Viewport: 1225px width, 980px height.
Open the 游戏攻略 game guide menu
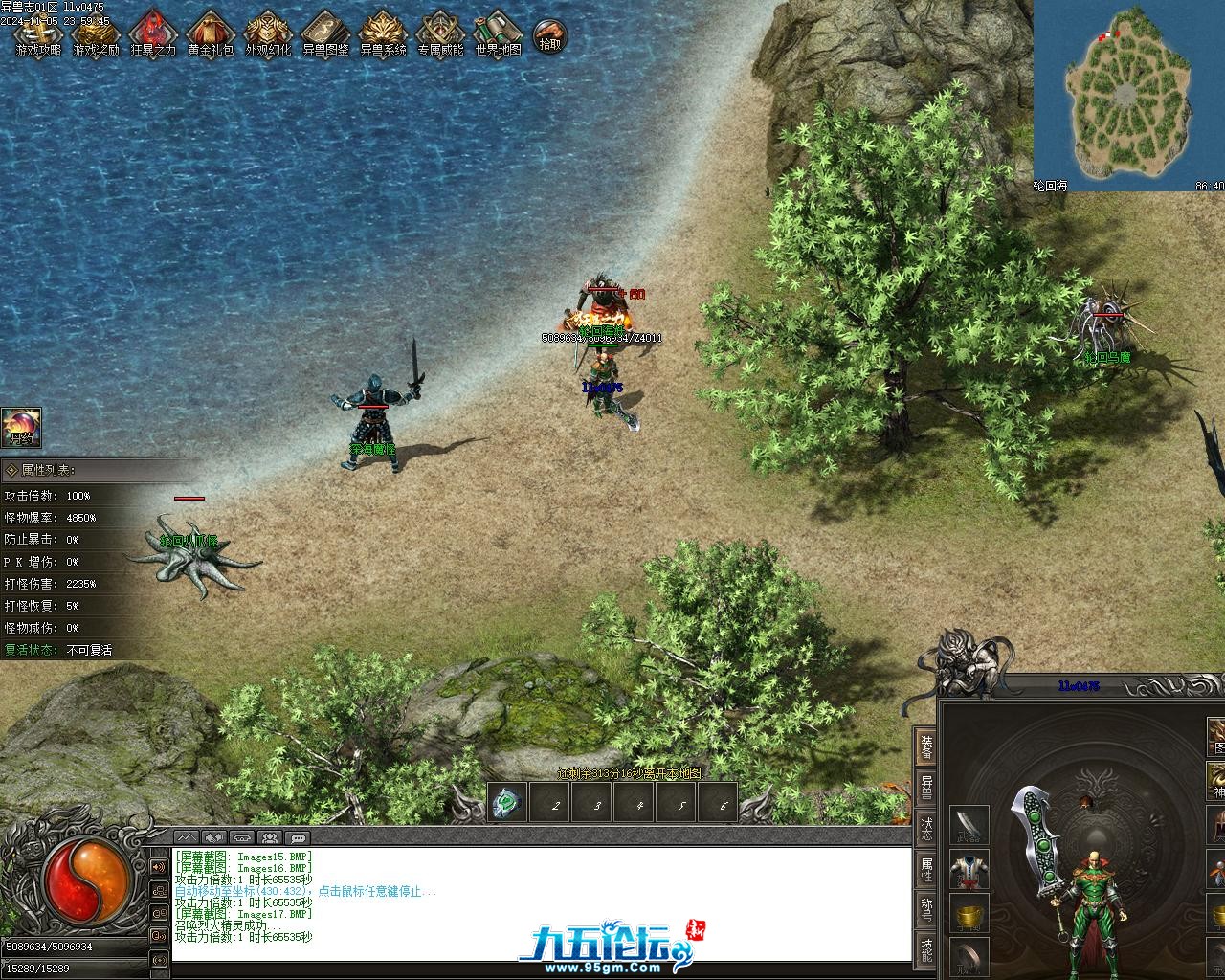38,34
